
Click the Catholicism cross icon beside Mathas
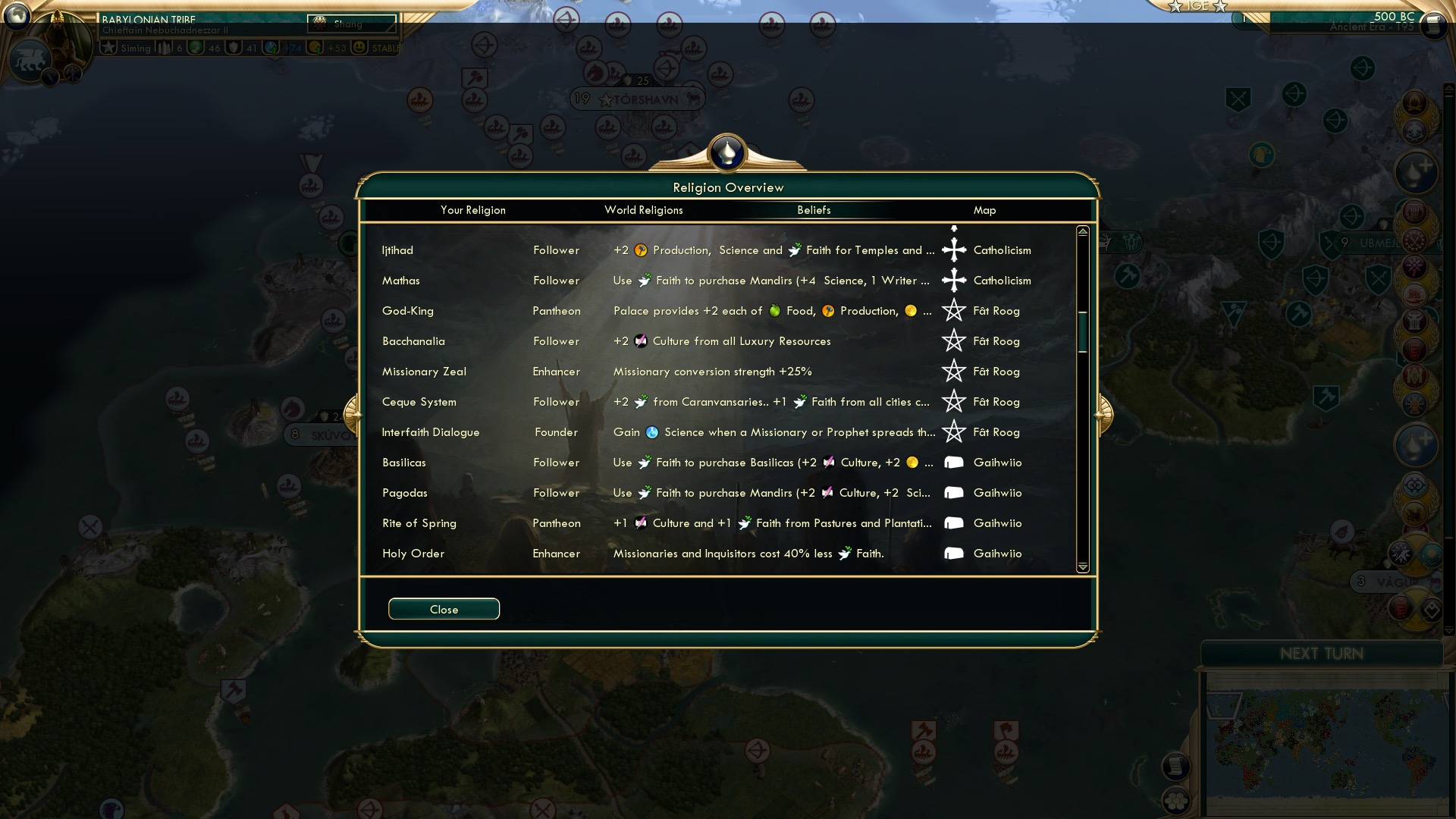(x=954, y=280)
